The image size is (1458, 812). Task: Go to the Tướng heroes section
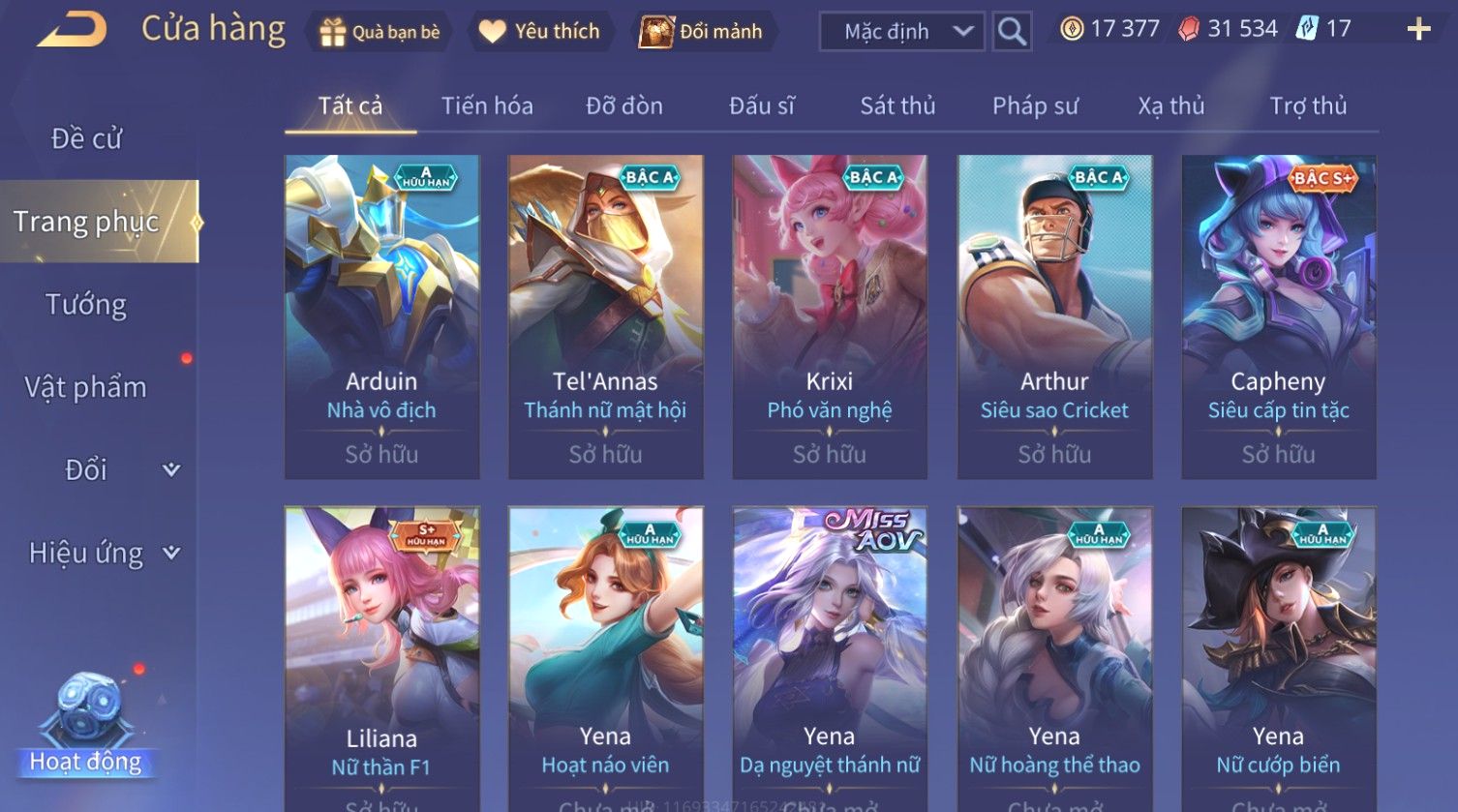point(86,305)
